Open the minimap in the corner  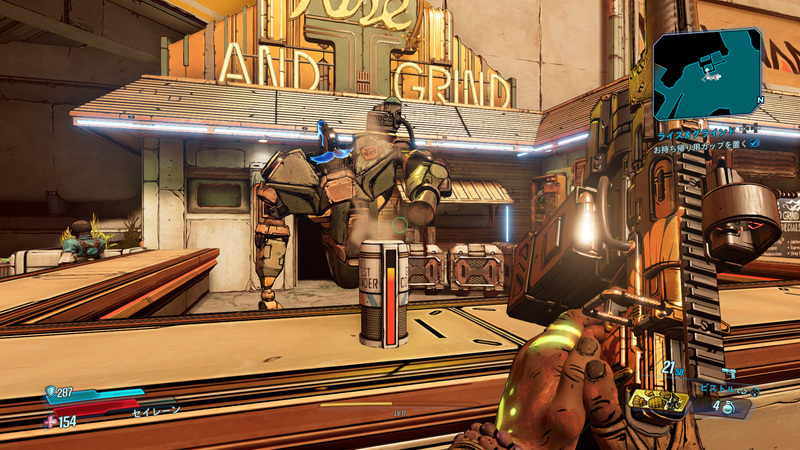click(x=708, y=74)
